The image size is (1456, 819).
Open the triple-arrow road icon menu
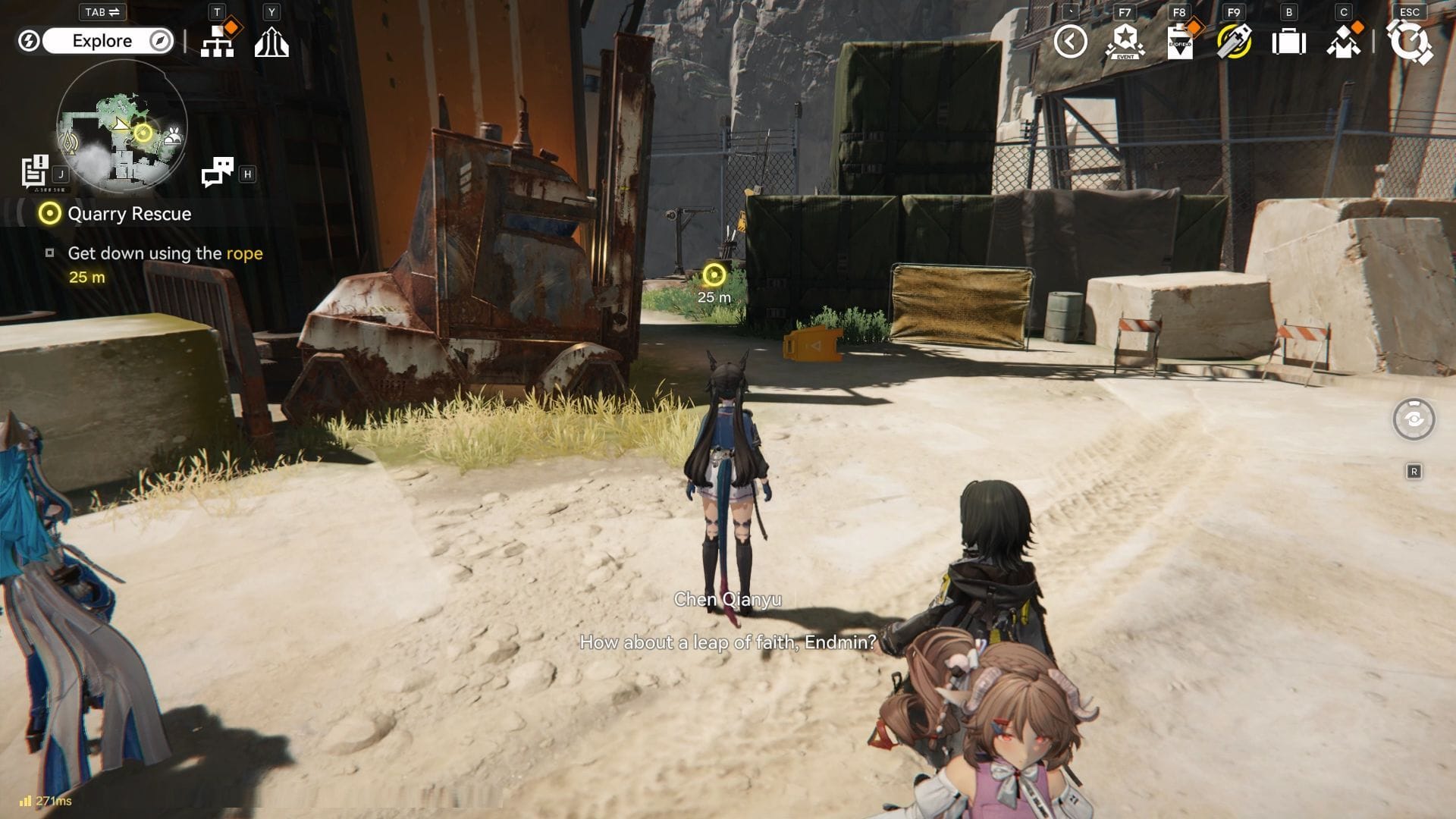tap(271, 42)
